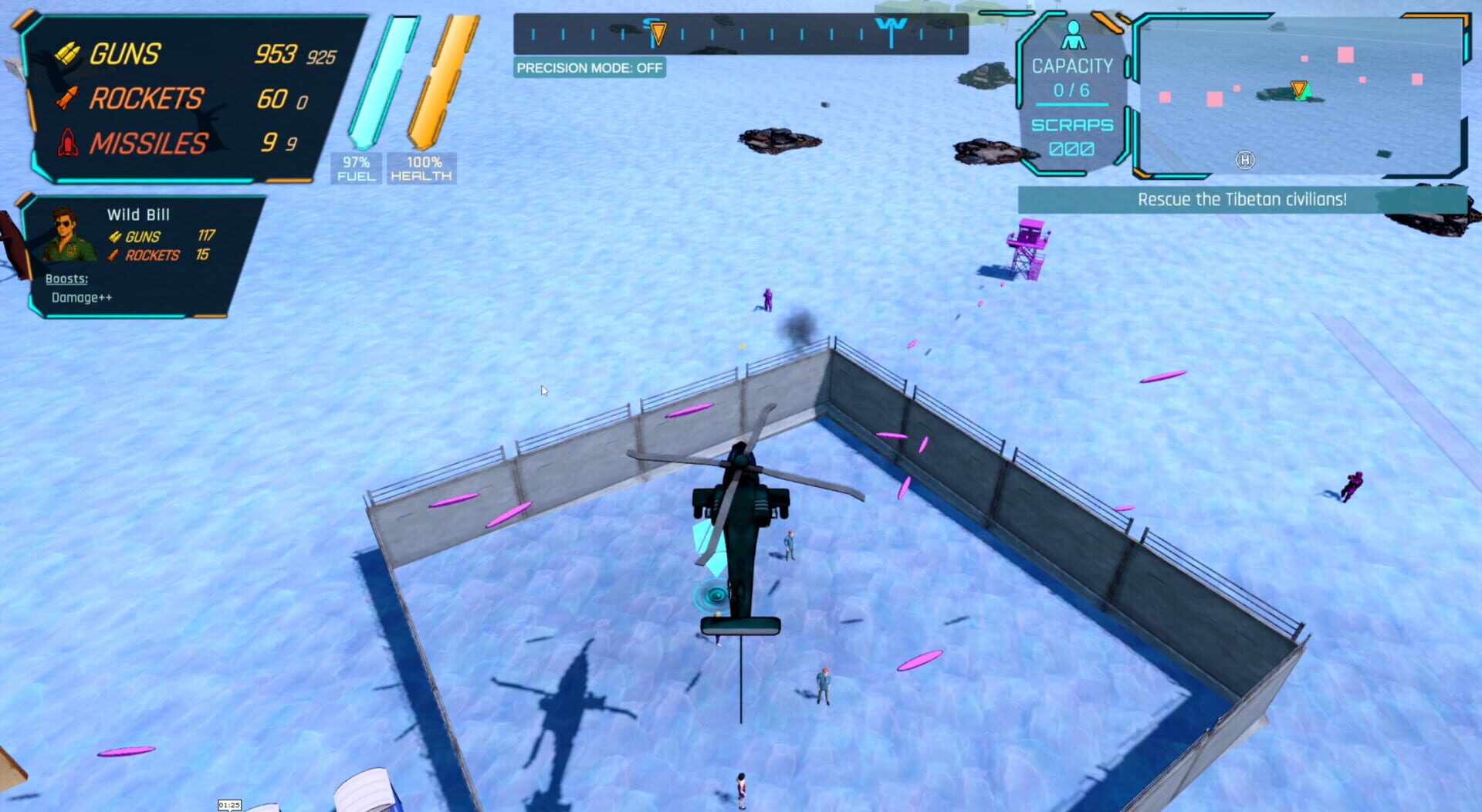The width and height of the screenshot is (1482, 812).
Task: Select the mission banner reading Rescue the Tibetan civilians
Action: (x=1241, y=198)
